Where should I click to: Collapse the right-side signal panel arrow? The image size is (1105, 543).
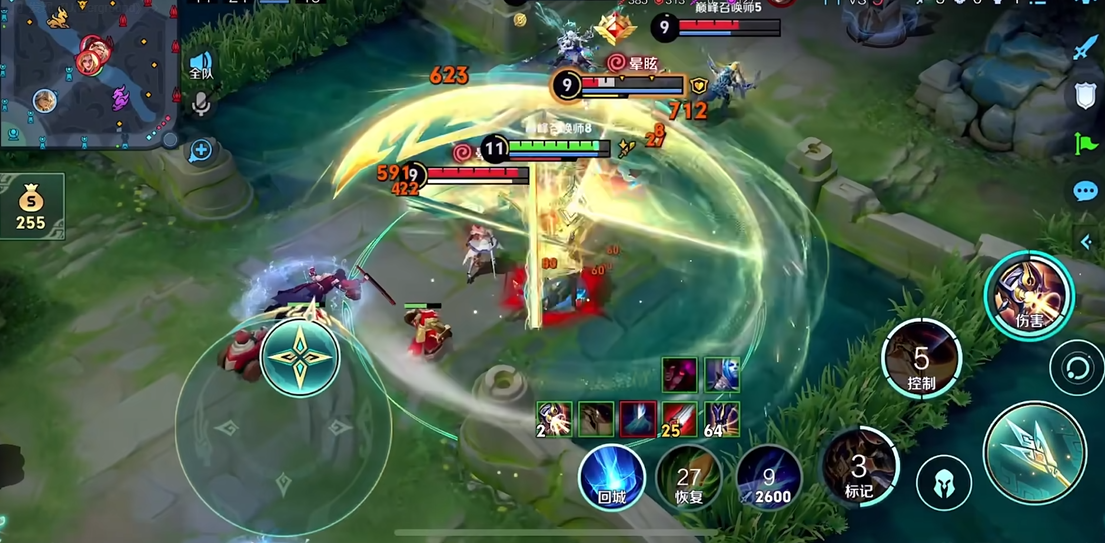pyautogui.click(x=1086, y=242)
